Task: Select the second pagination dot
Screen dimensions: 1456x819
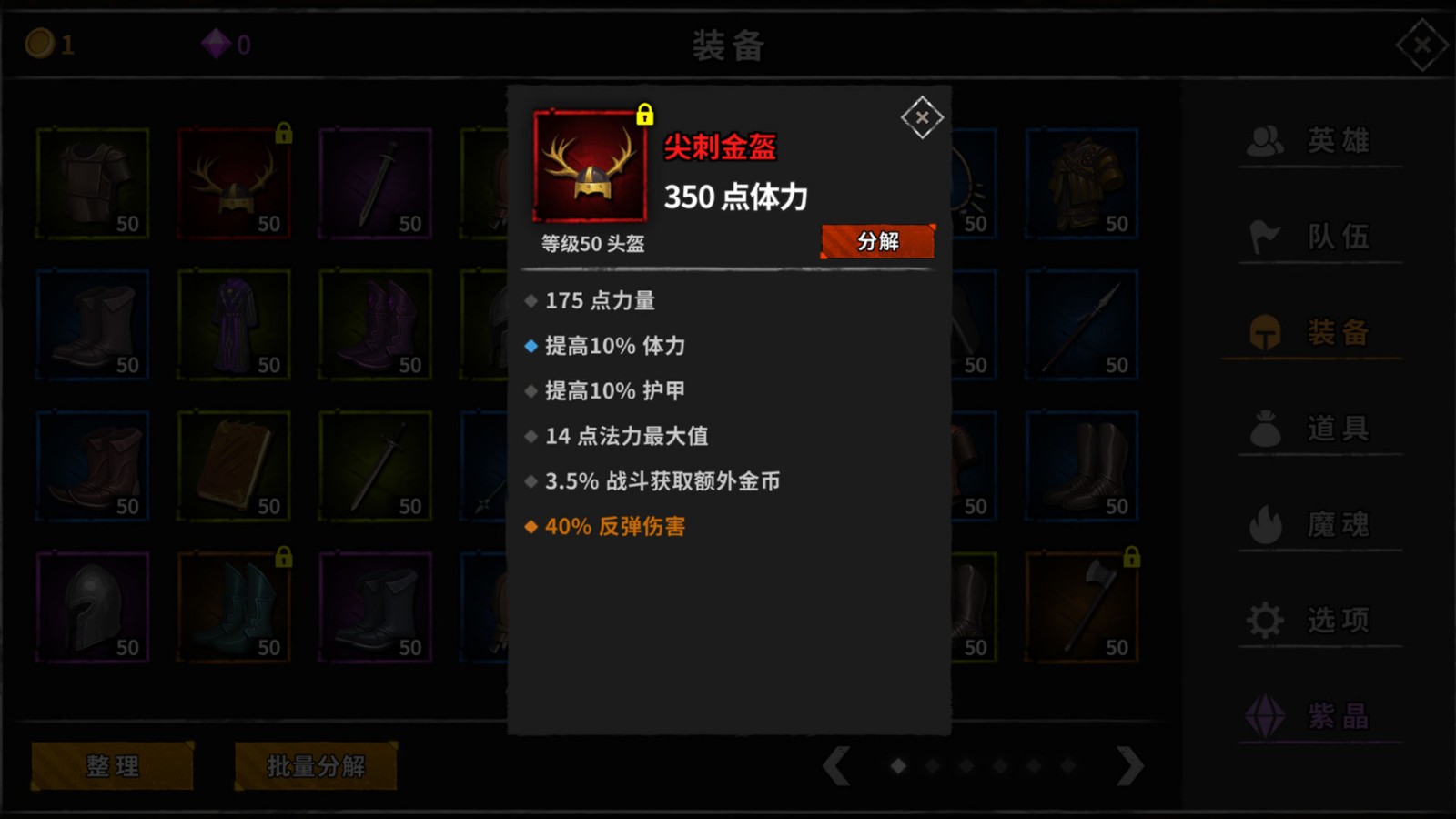Action: click(934, 767)
